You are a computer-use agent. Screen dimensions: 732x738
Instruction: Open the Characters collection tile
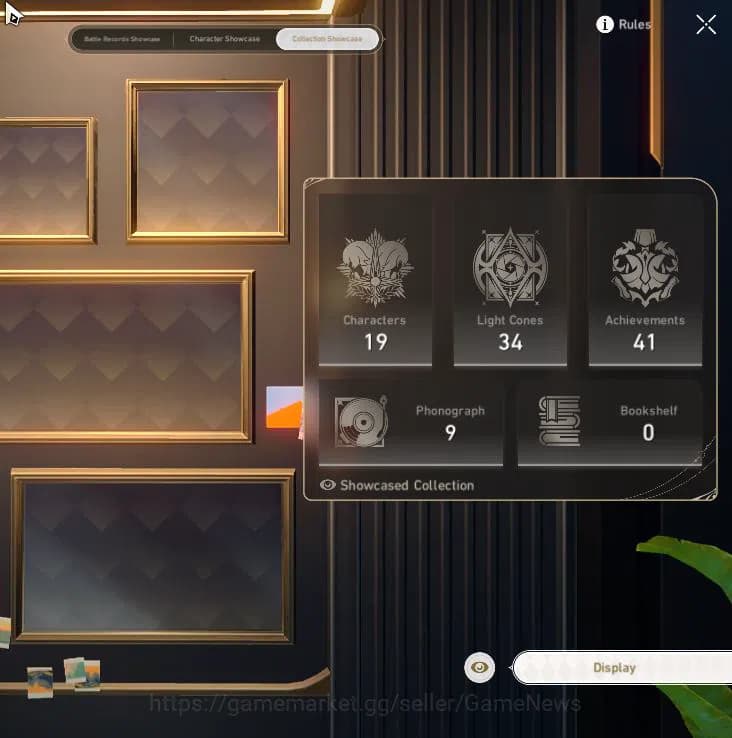coord(375,280)
